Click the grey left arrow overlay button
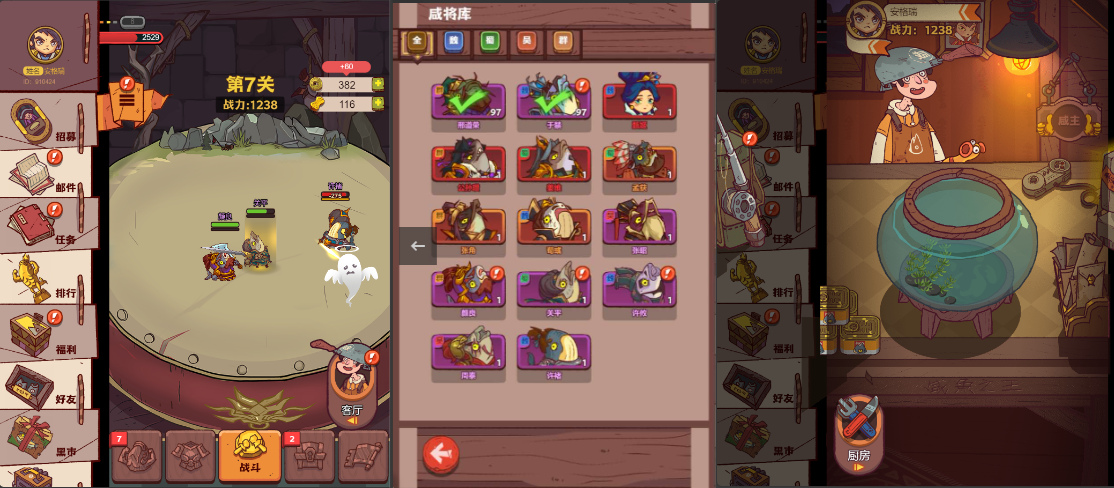The image size is (1114, 488). coord(418,245)
